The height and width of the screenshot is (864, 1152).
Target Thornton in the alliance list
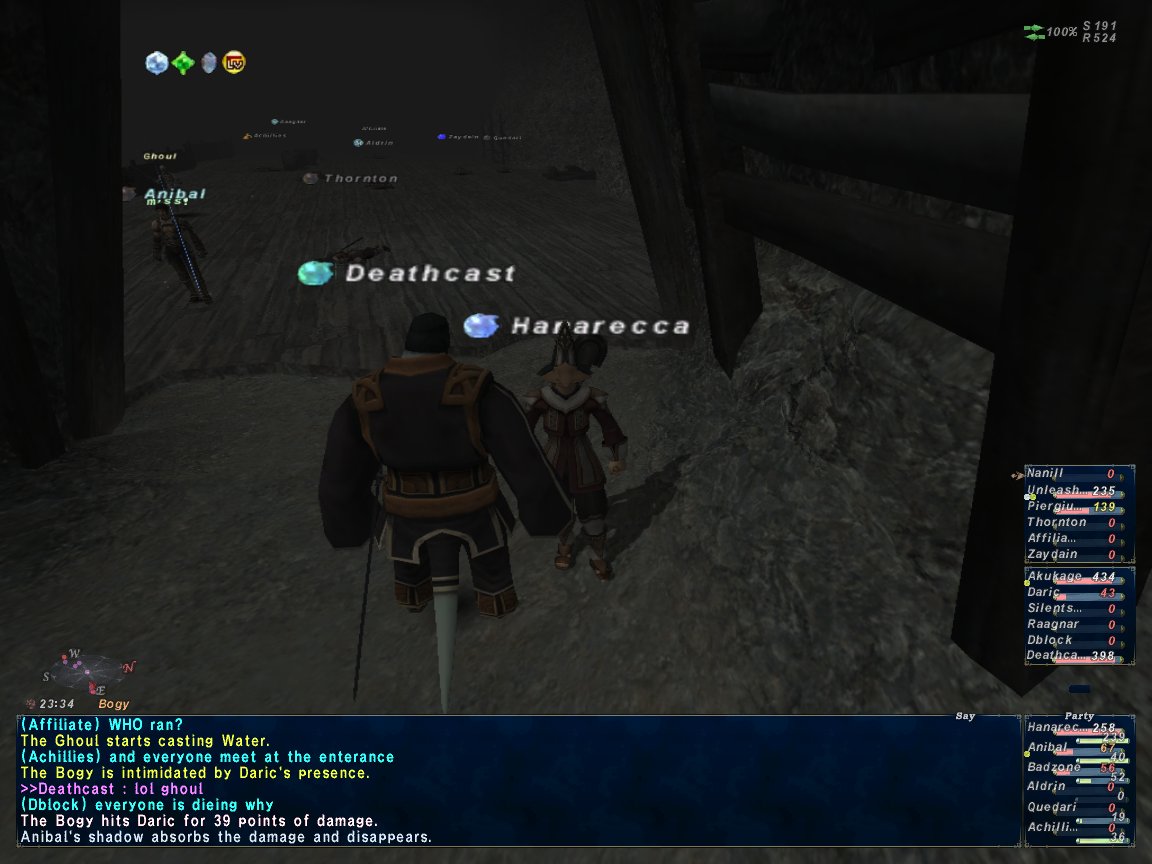click(1056, 522)
